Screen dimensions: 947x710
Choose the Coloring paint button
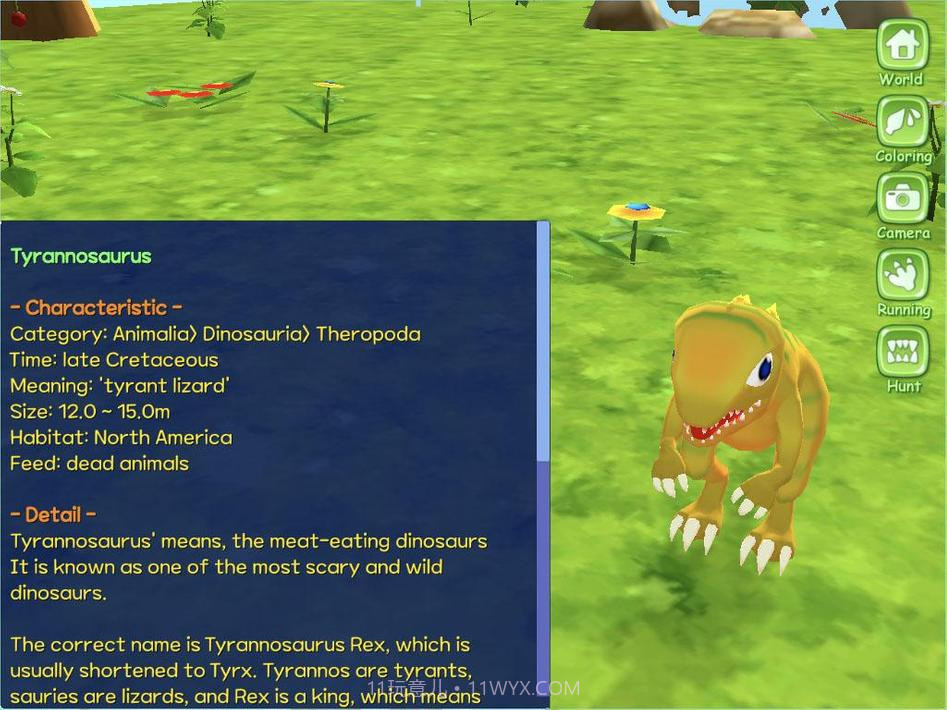[902, 122]
